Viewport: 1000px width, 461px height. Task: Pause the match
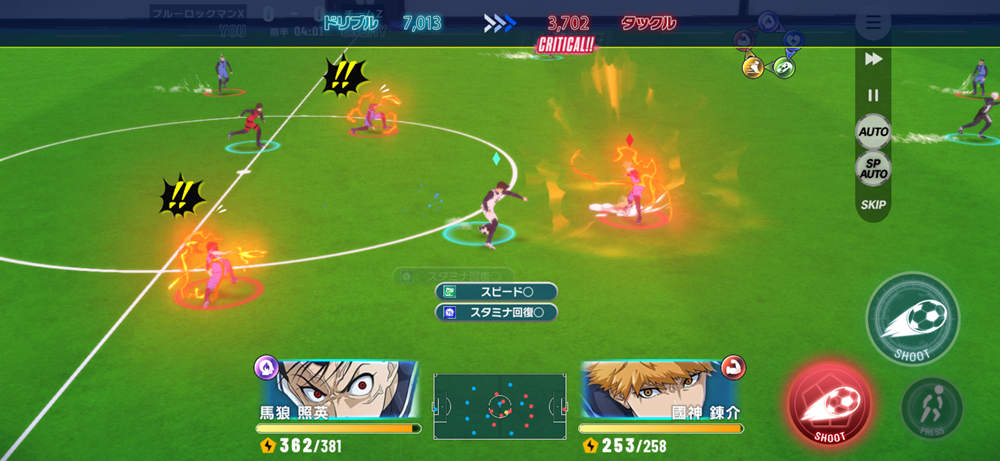[873, 95]
